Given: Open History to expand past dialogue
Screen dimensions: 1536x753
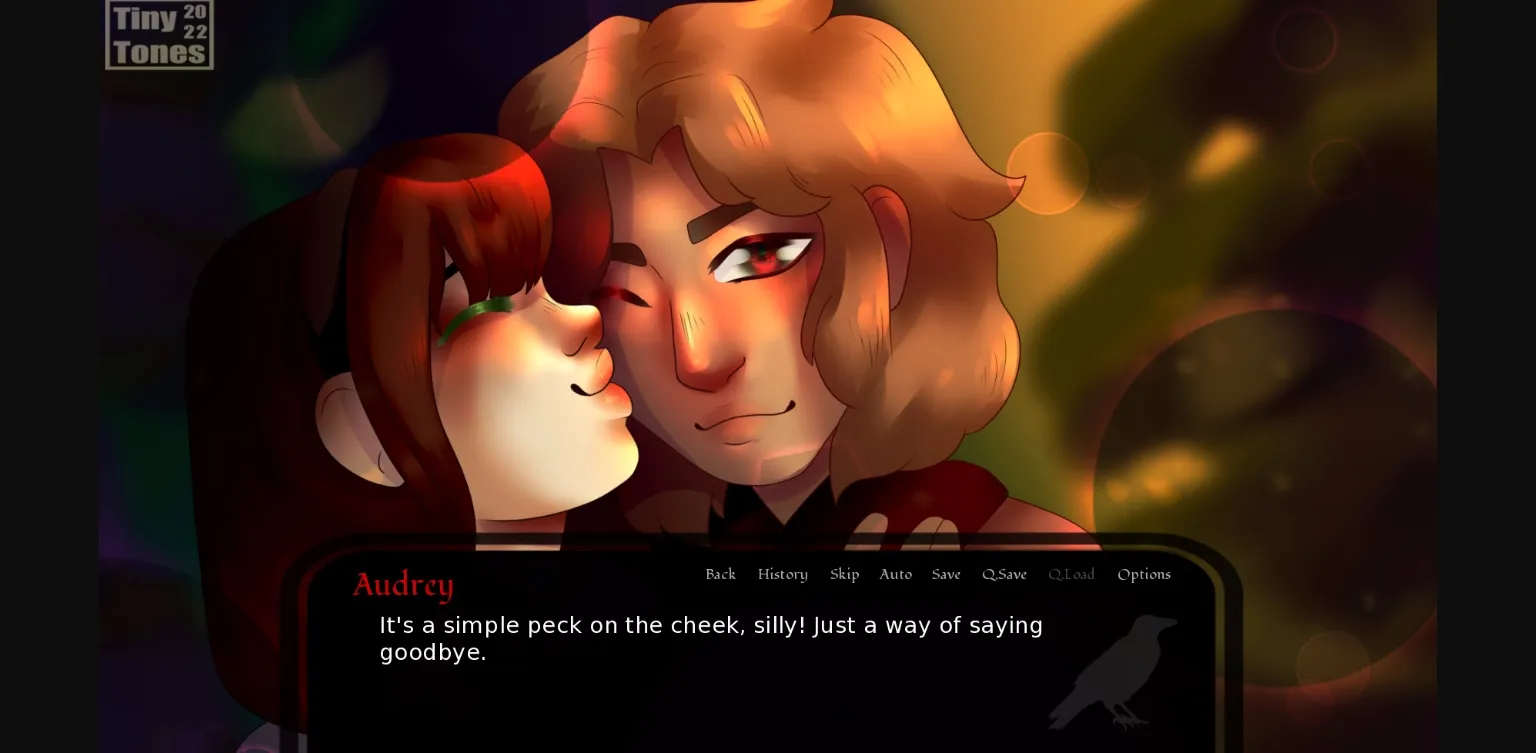Looking at the screenshot, I should pos(782,574).
